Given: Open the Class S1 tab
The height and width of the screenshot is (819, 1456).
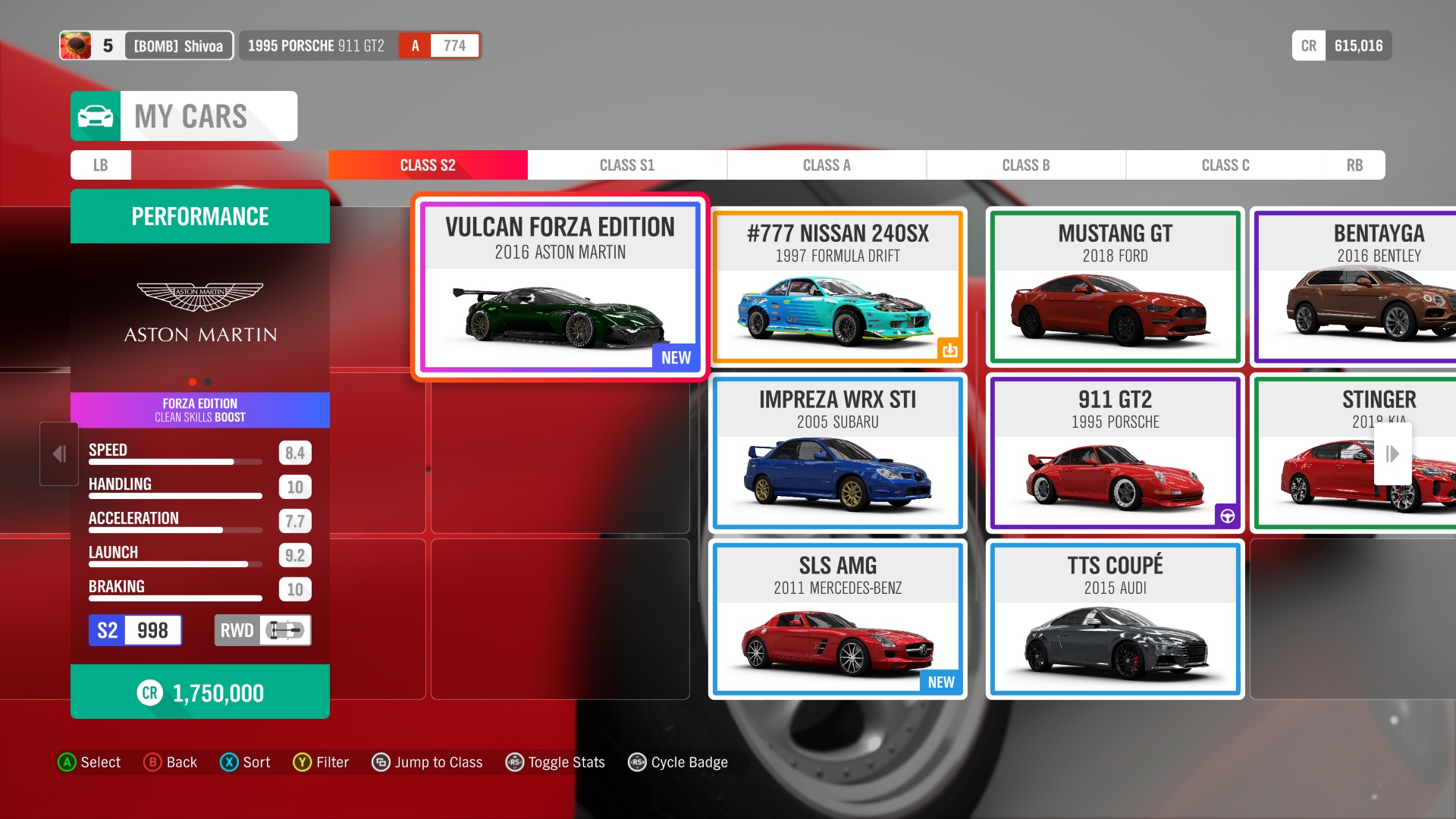Looking at the screenshot, I should tap(626, 165).
